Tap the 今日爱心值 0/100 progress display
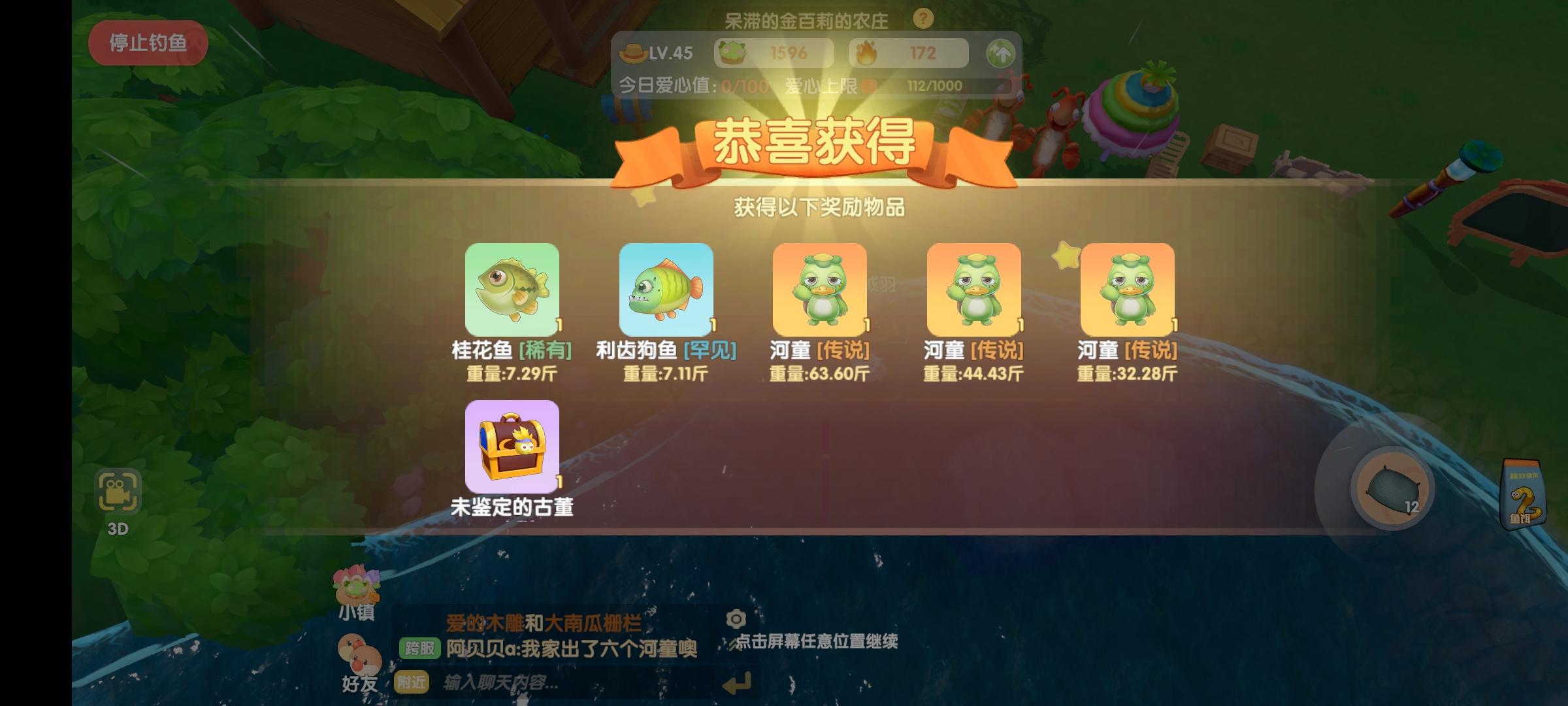The width and height of the screenshot is (1568, 706). 693,84
